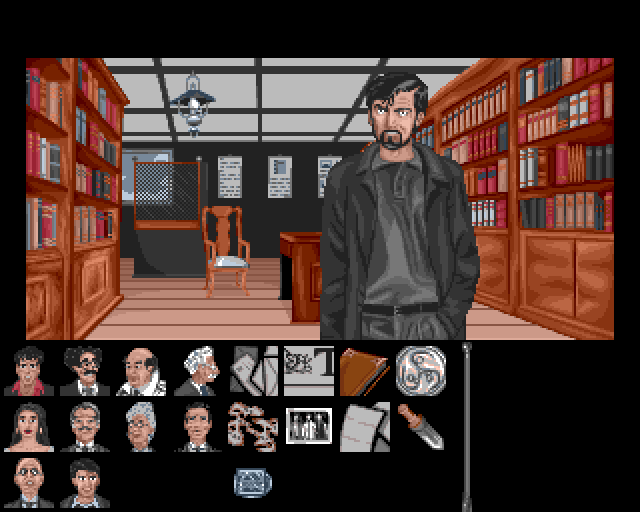The width and height of the screenshot is (640, 512).
Task: Select the torn paper scraps item
Action: click(x=252, y=427)
